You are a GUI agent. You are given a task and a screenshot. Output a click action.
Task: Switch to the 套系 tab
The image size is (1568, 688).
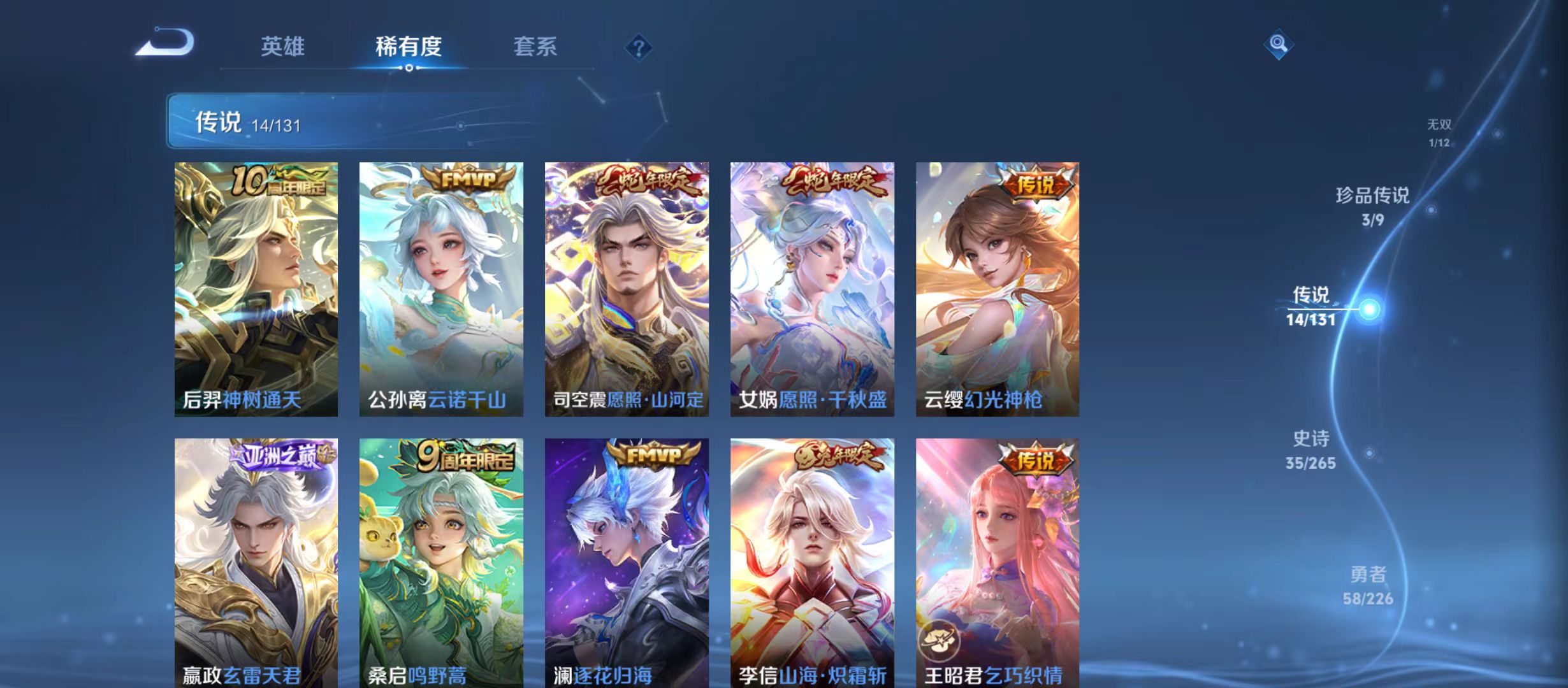tap(537, 47)
